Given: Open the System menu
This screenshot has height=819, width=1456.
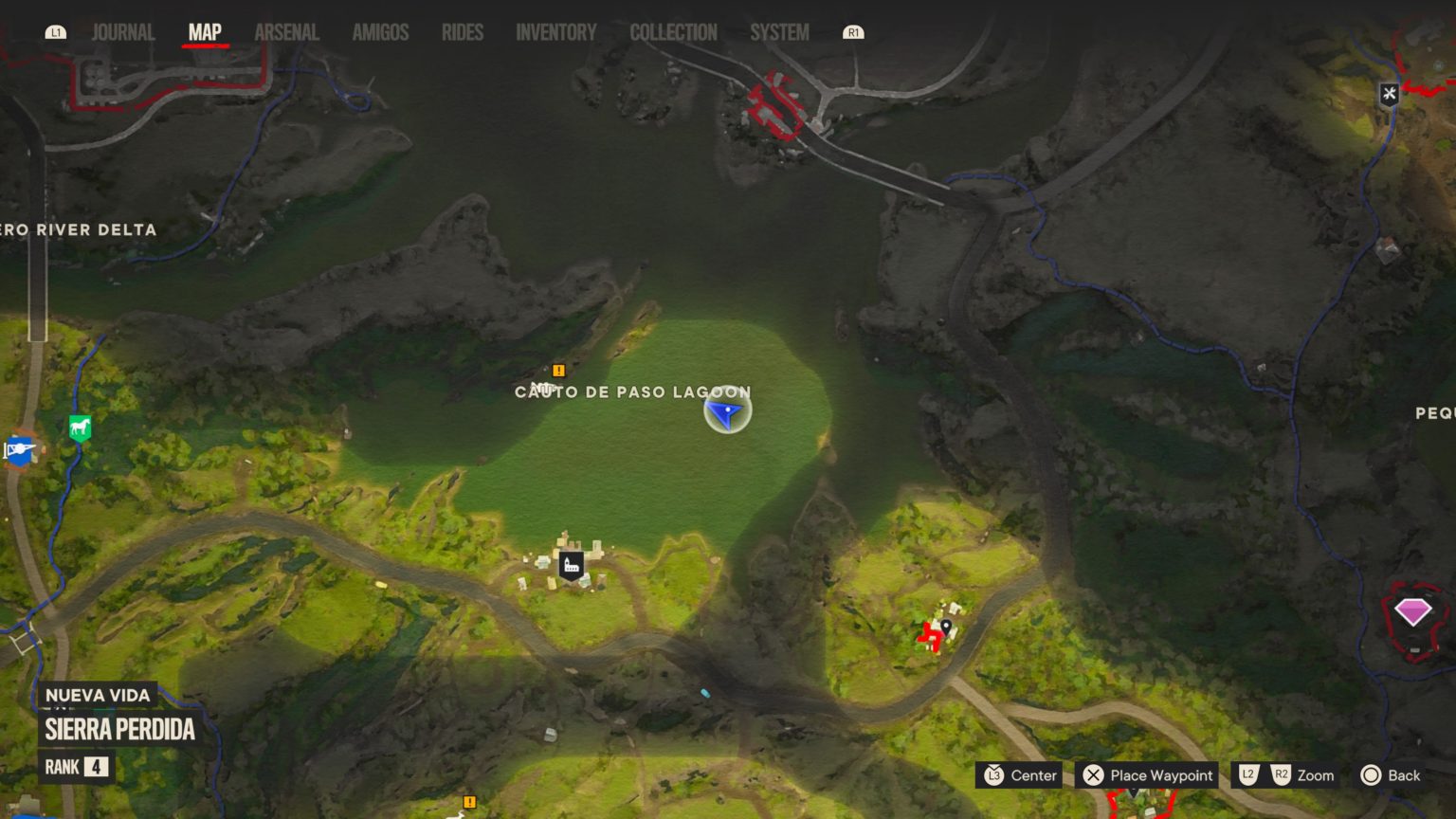Looking at the screenshot, I should pyautogui.click(x=779, y=31).
